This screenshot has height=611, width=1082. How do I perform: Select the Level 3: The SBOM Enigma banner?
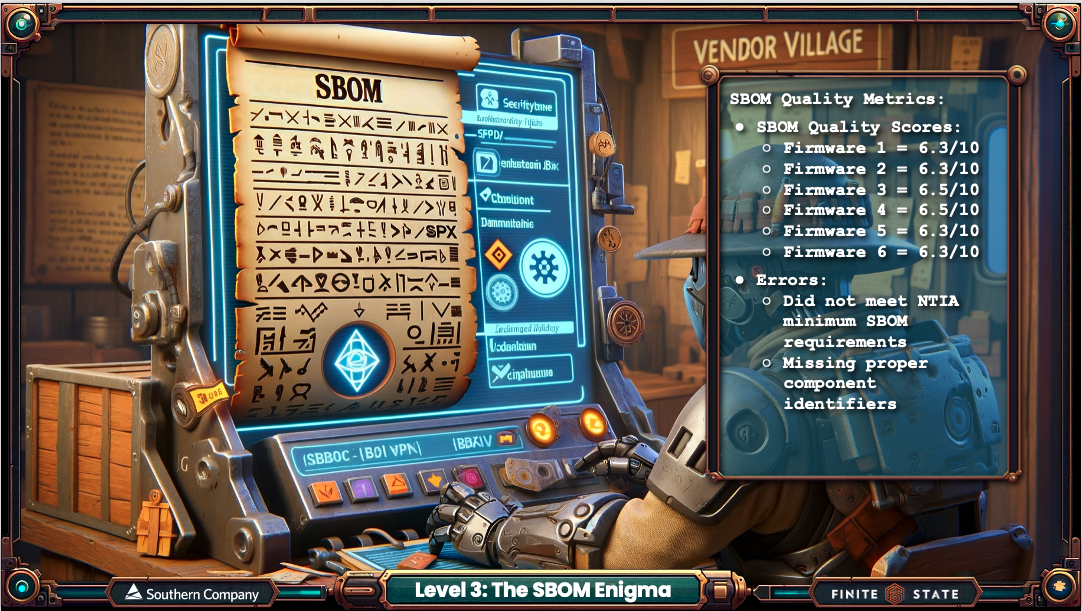[543, 591]
